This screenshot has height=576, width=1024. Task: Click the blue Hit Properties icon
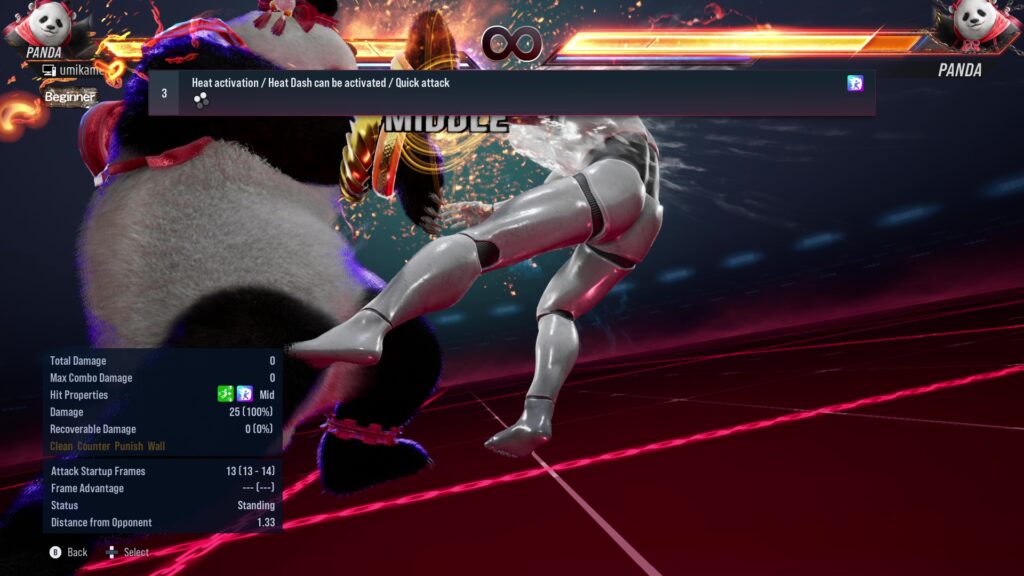245,395
